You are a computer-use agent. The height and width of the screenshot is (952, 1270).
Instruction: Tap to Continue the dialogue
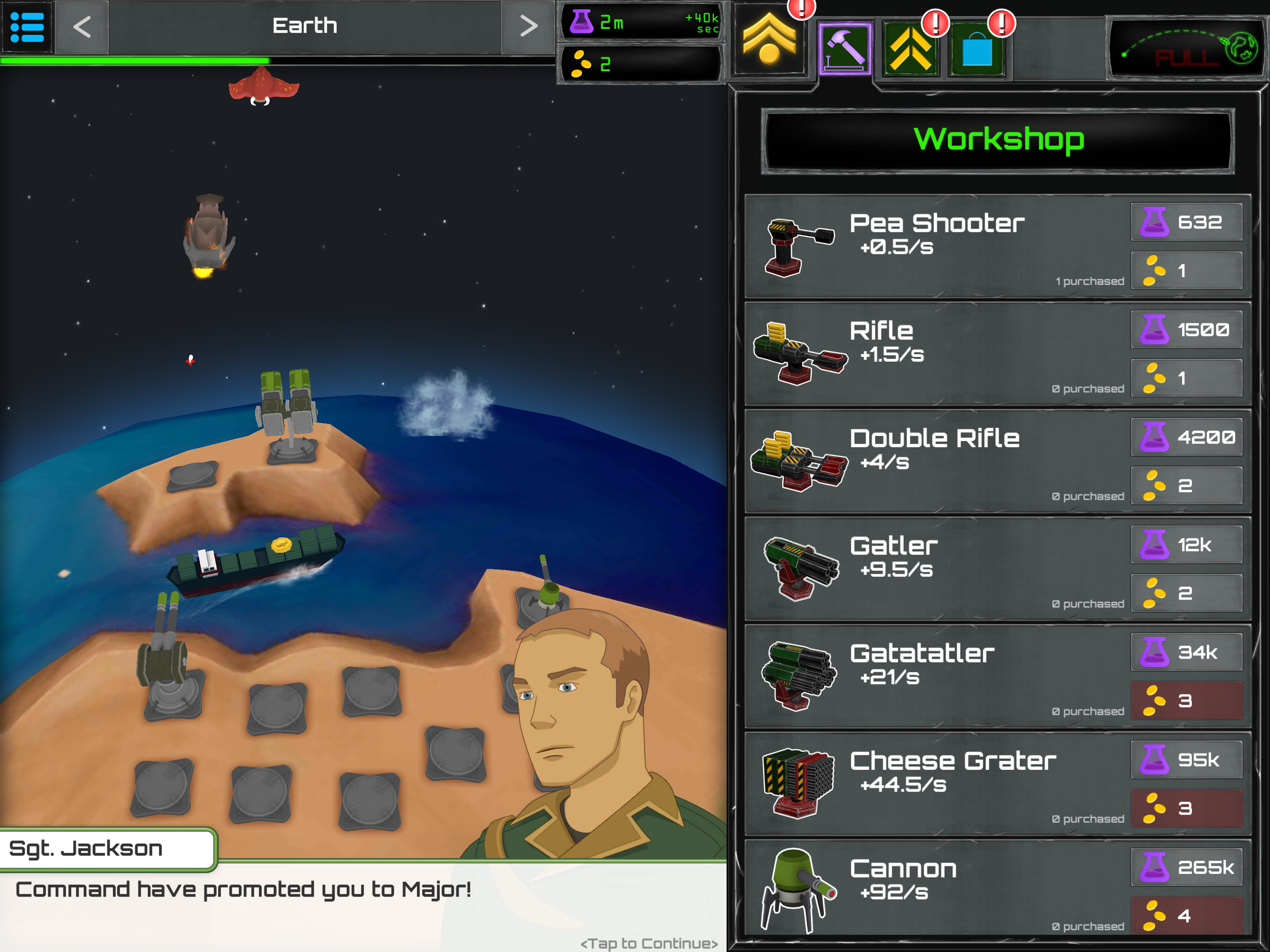[649, 943]
